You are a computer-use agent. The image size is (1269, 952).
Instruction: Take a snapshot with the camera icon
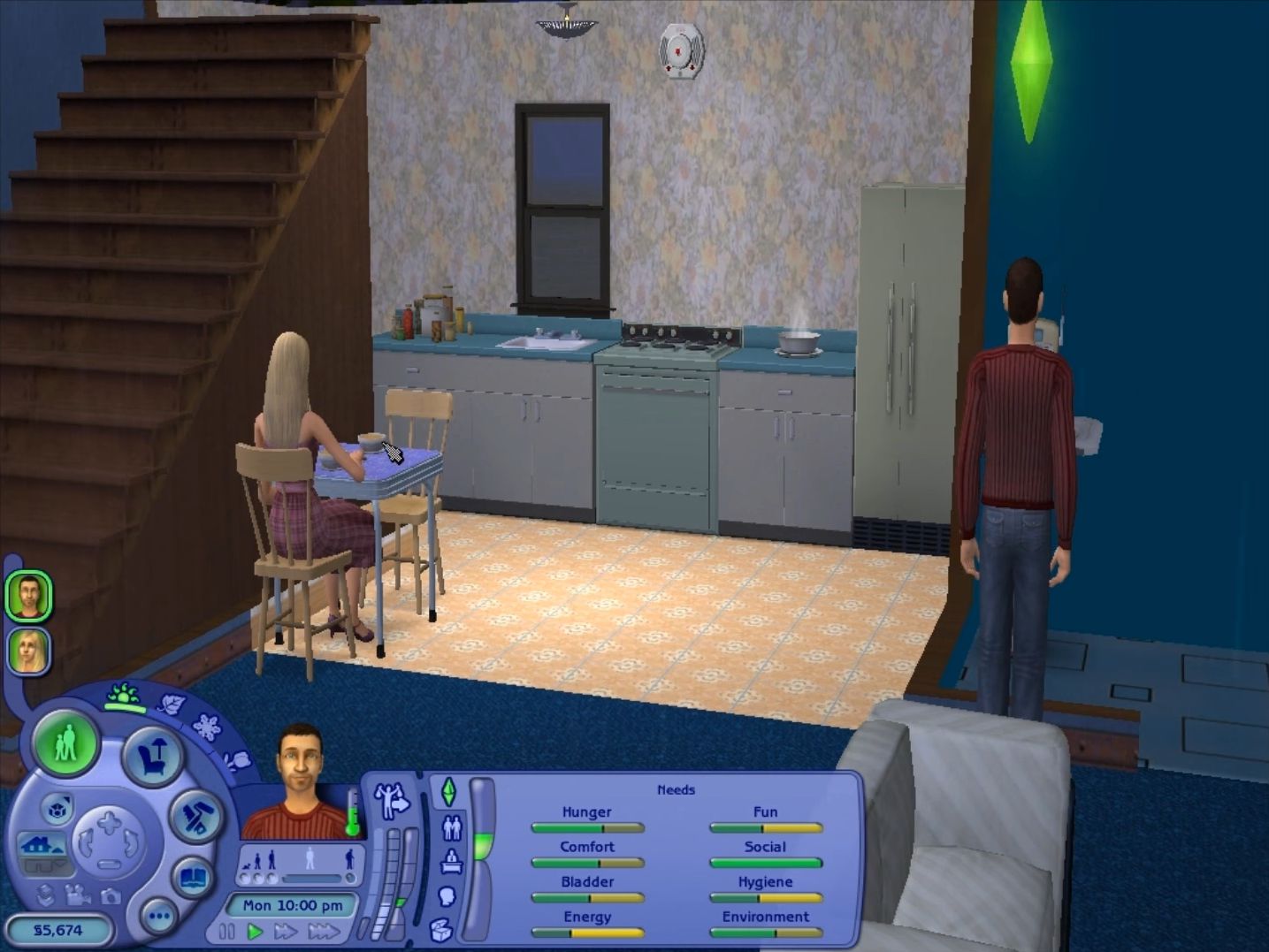(110, 897)
